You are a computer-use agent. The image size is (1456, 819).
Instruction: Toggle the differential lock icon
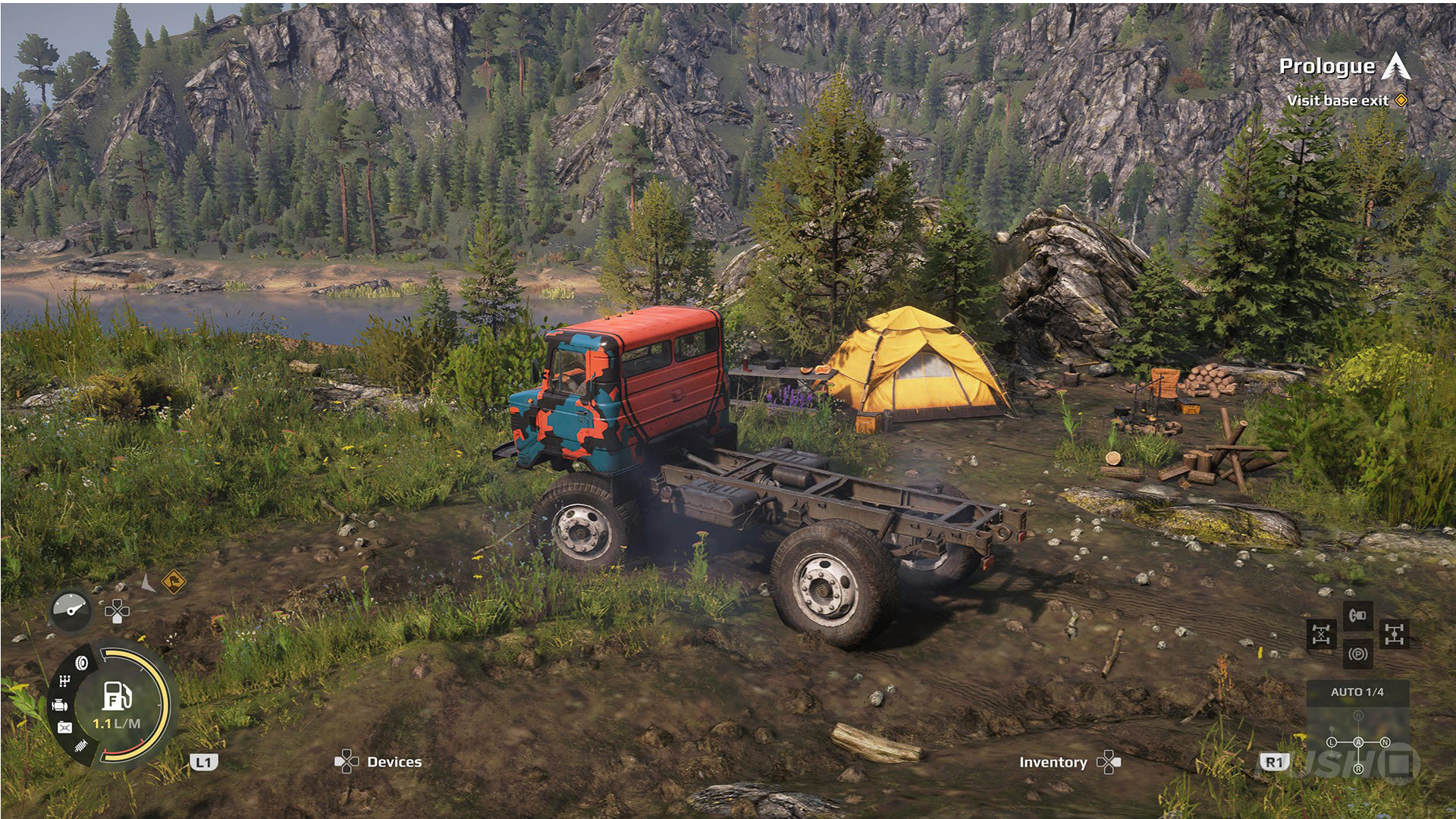1321,634
